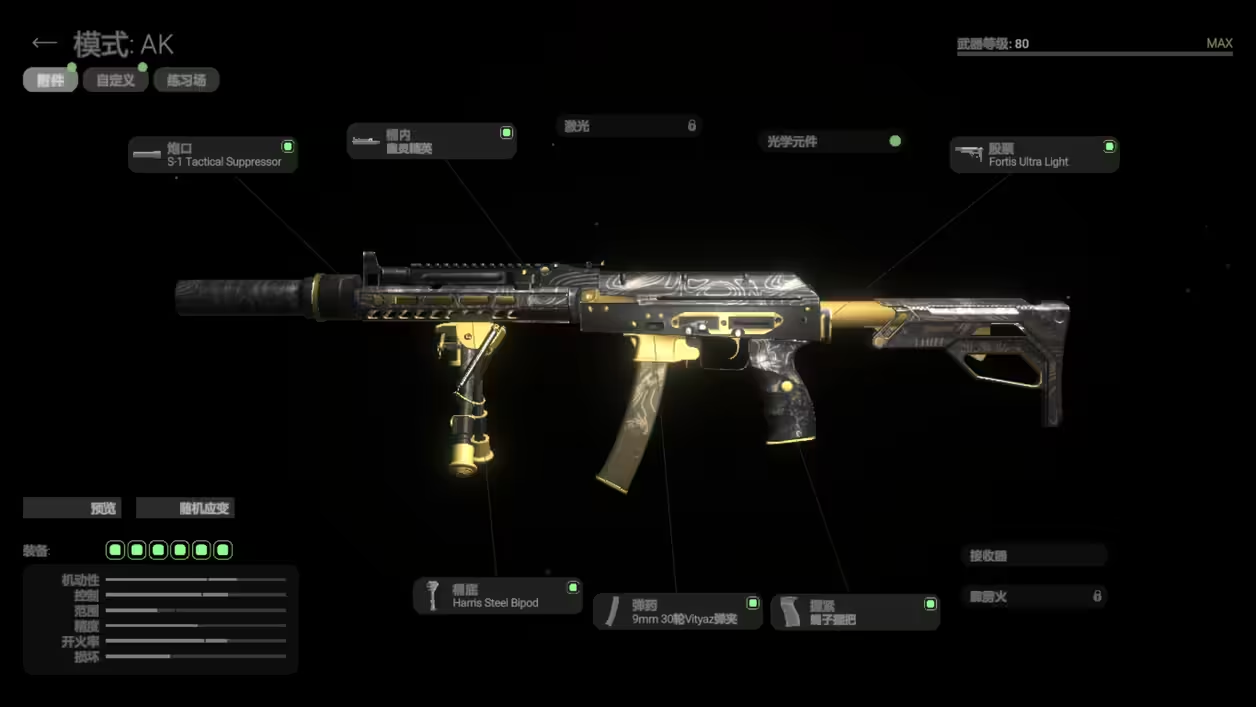This screenshot has height=707, width=1256.
Task: Switch to the 附件 attachments tab
Action: tap(50, 80)
